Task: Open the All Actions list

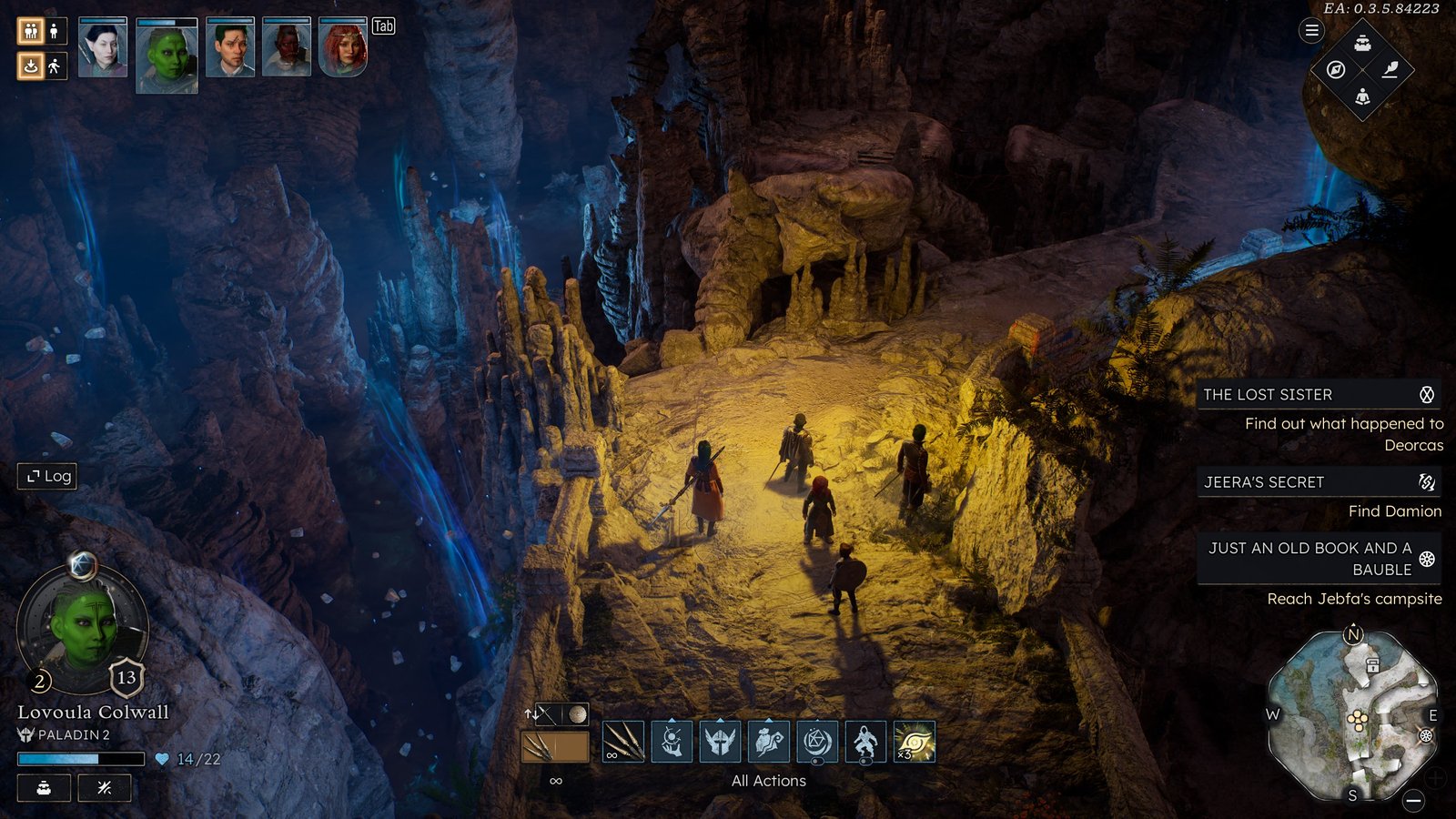Action: click(x=768, y=781)
